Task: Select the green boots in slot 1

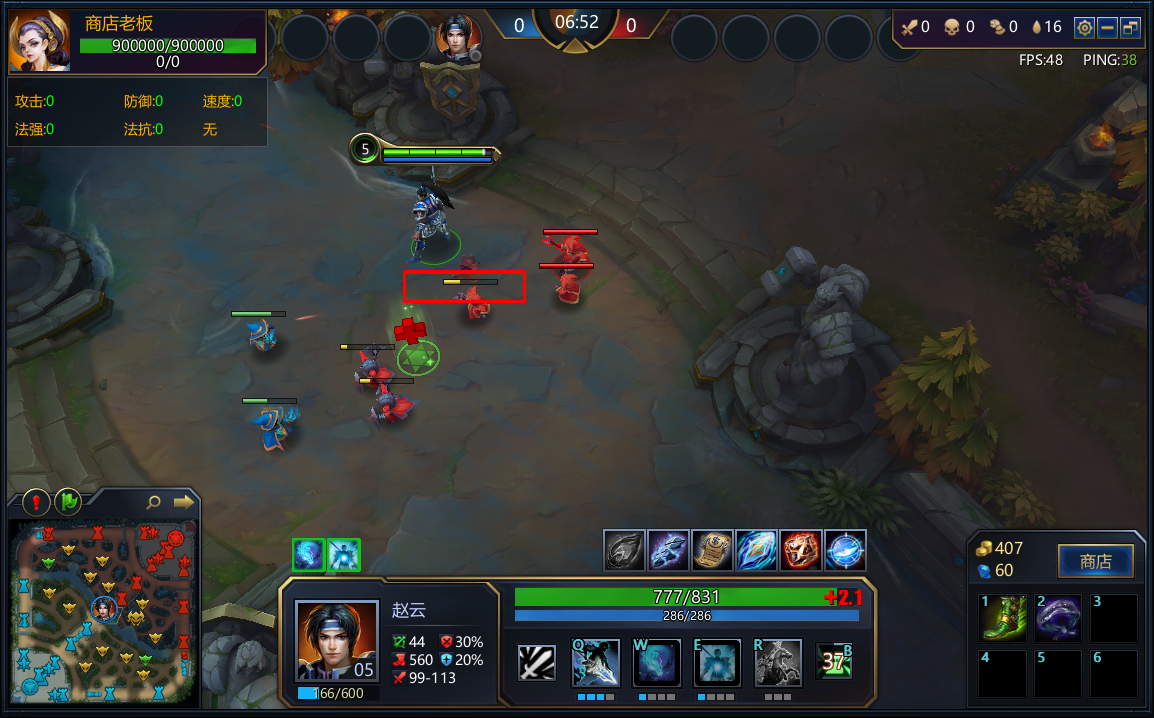Action: point(1002,618)
